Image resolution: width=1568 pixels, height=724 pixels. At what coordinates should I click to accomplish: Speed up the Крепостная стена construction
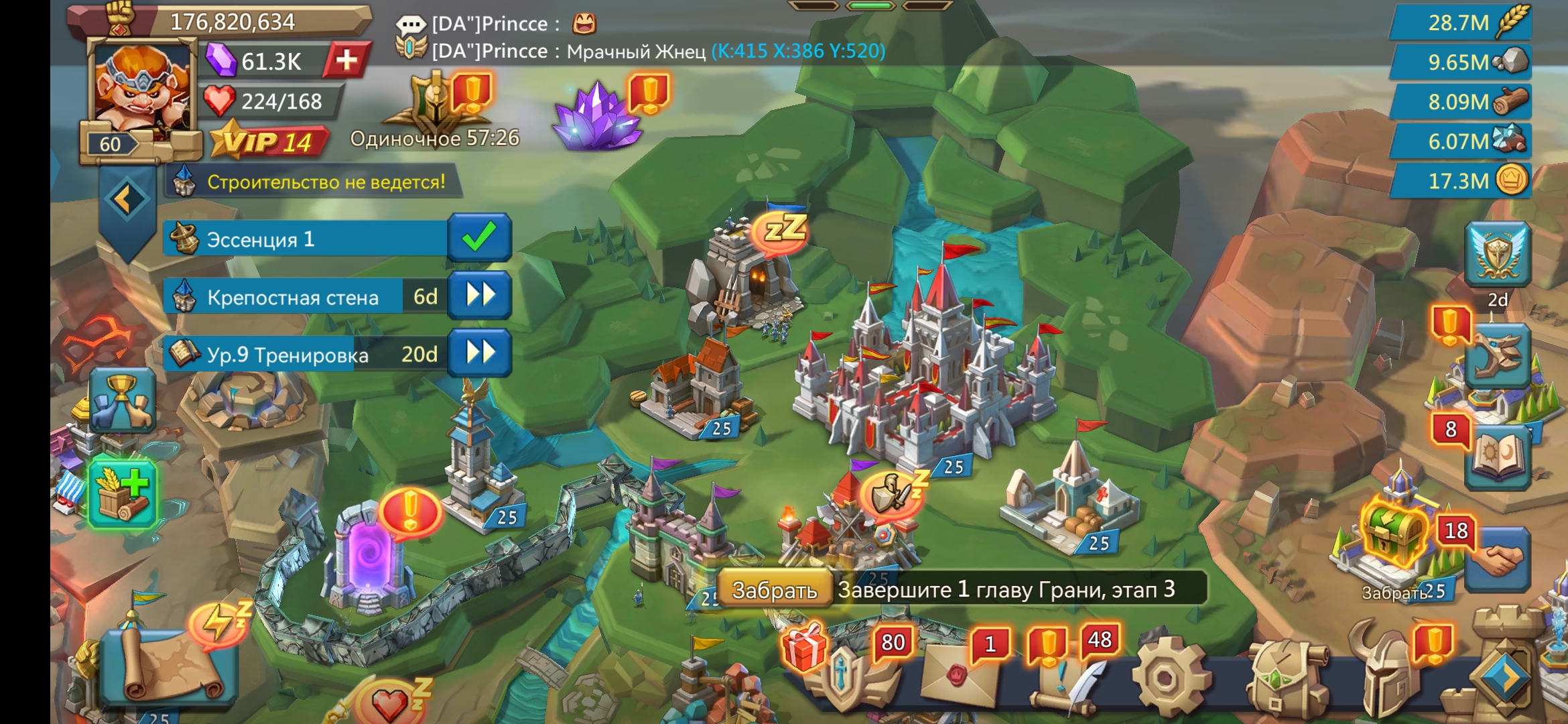[479, 296]
